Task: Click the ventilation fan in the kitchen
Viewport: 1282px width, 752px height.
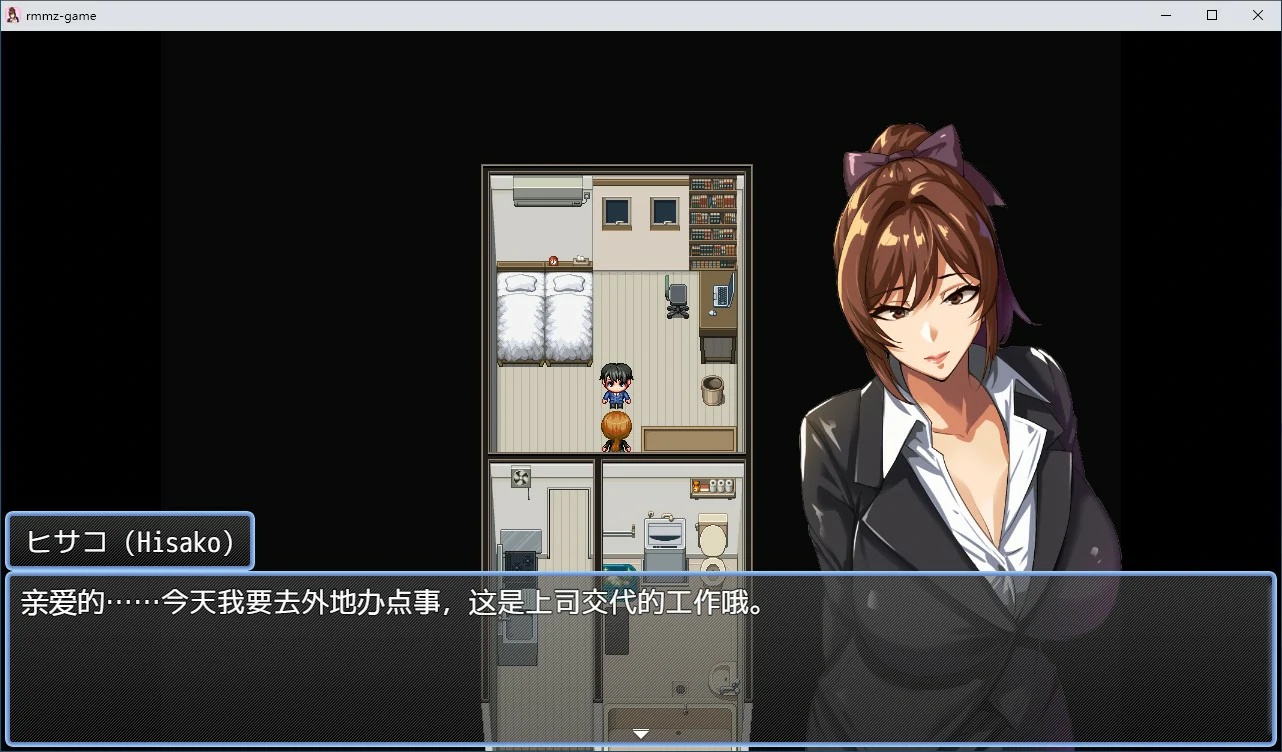Action: pos(519,479)
